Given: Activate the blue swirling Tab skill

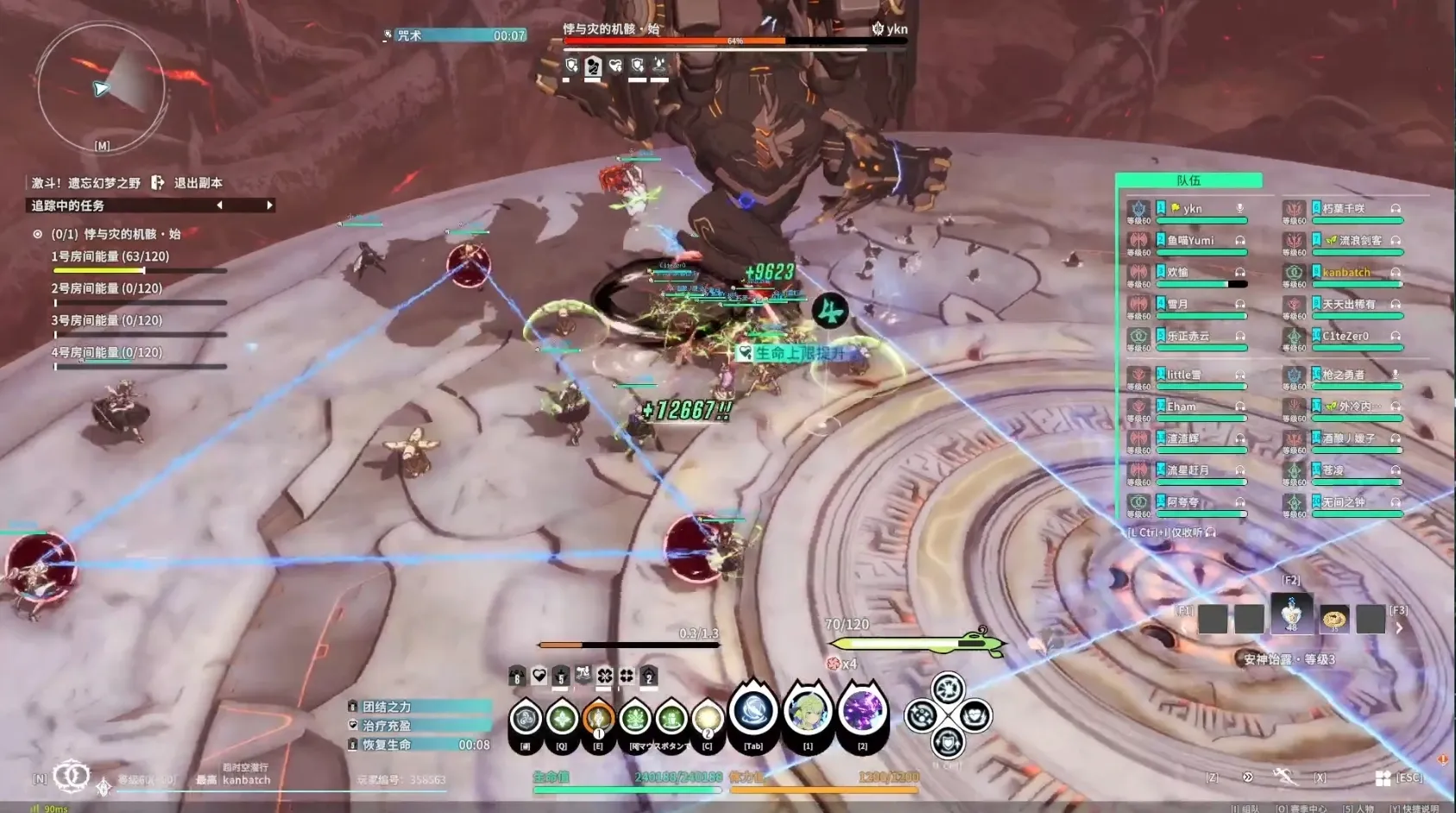Looking at the screenshot, I should click(x=753, y=713).
